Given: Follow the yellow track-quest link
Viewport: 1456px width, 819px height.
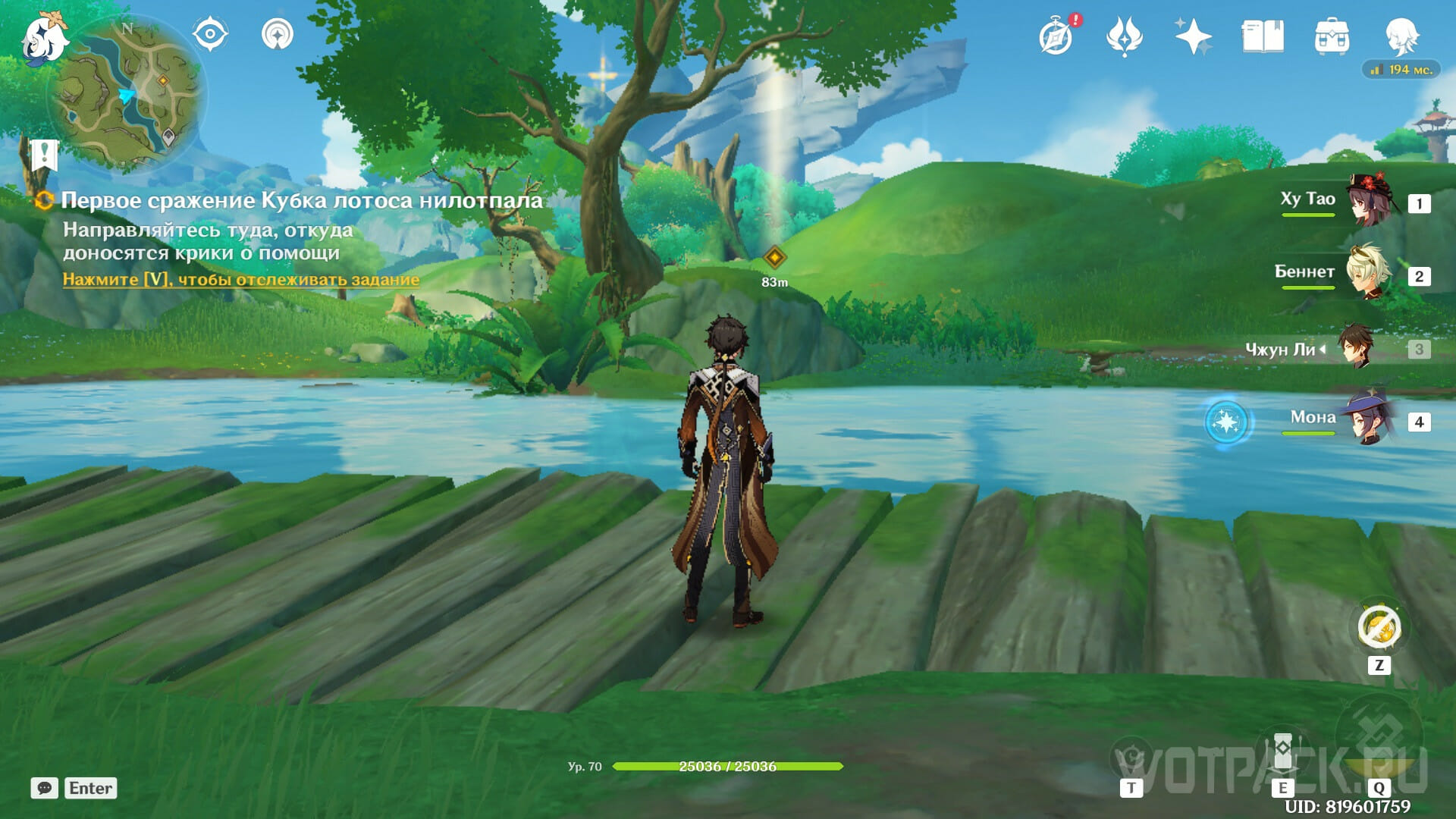Looking at the screenshot, I should coord(240,279).
